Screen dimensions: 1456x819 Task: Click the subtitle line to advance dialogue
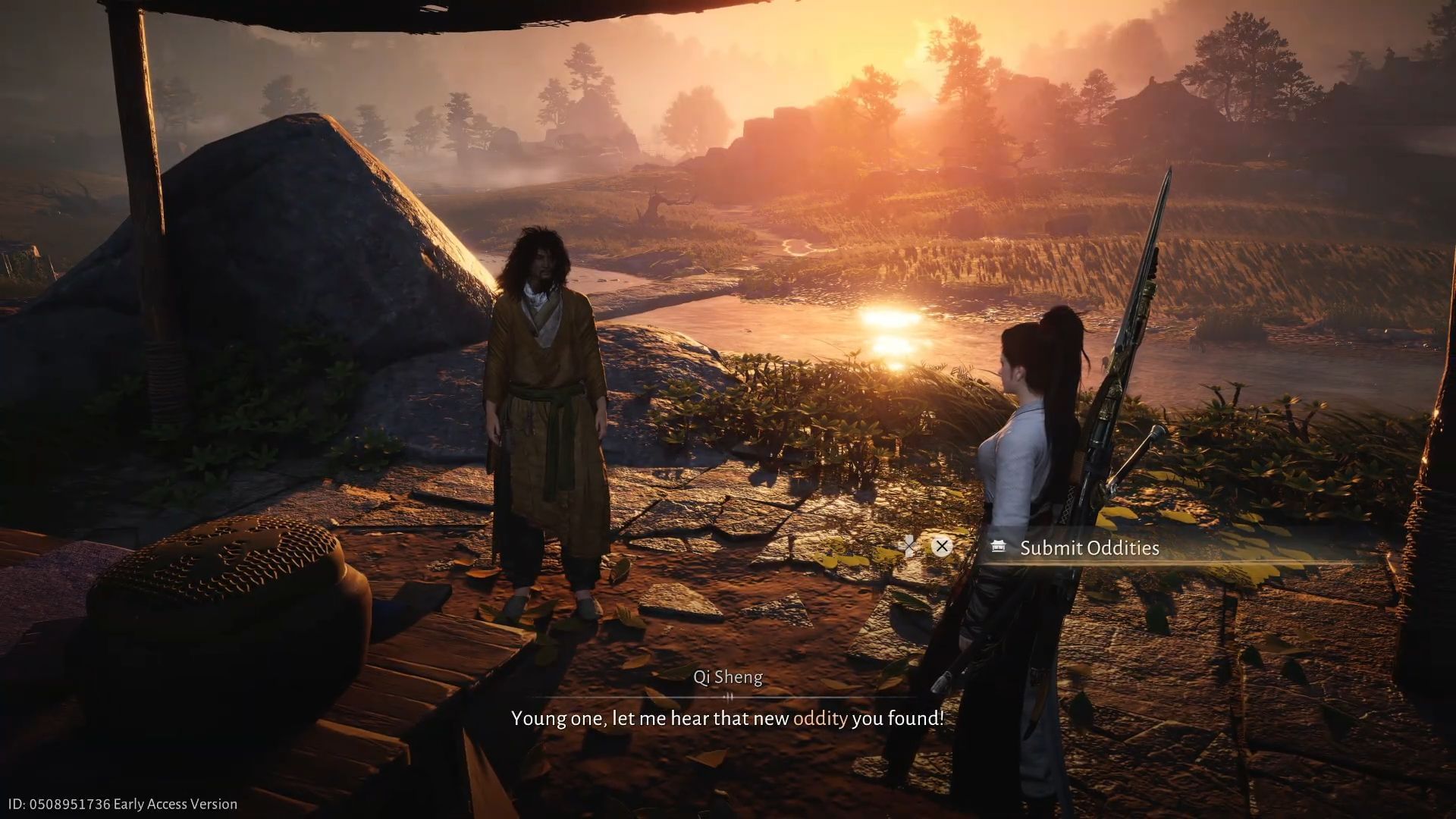pyautogui.click(x=728, y=718)
